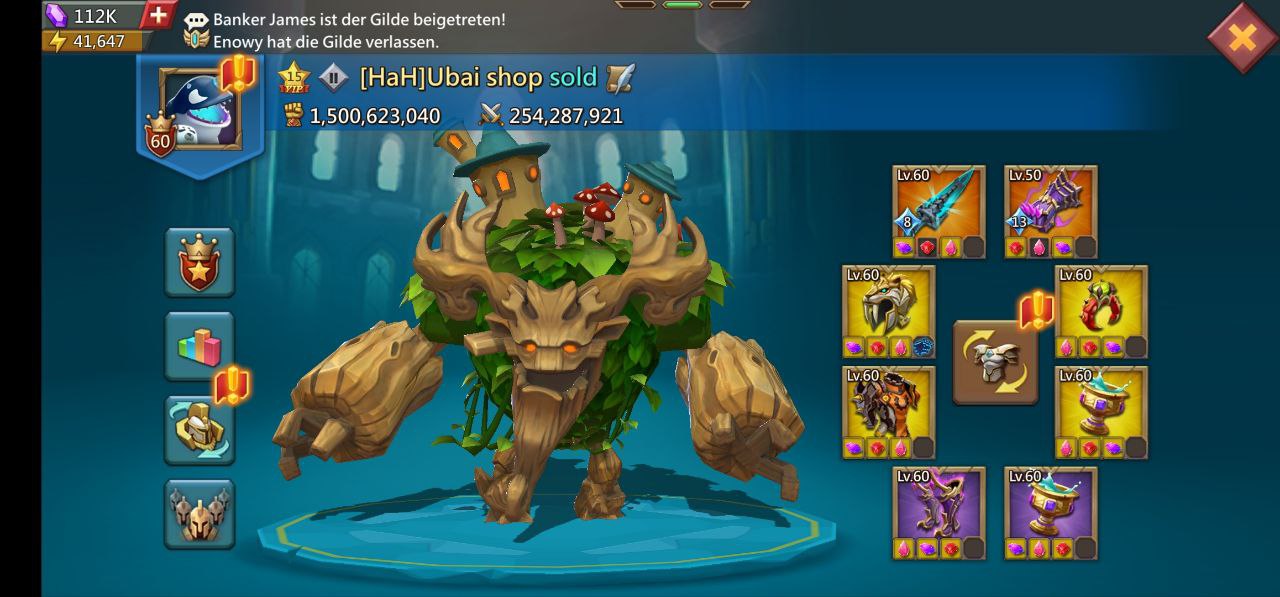Open the VIP 15 badge
Image resolution: width=1280 pixels, height=597 pixels.
point(294,77)
